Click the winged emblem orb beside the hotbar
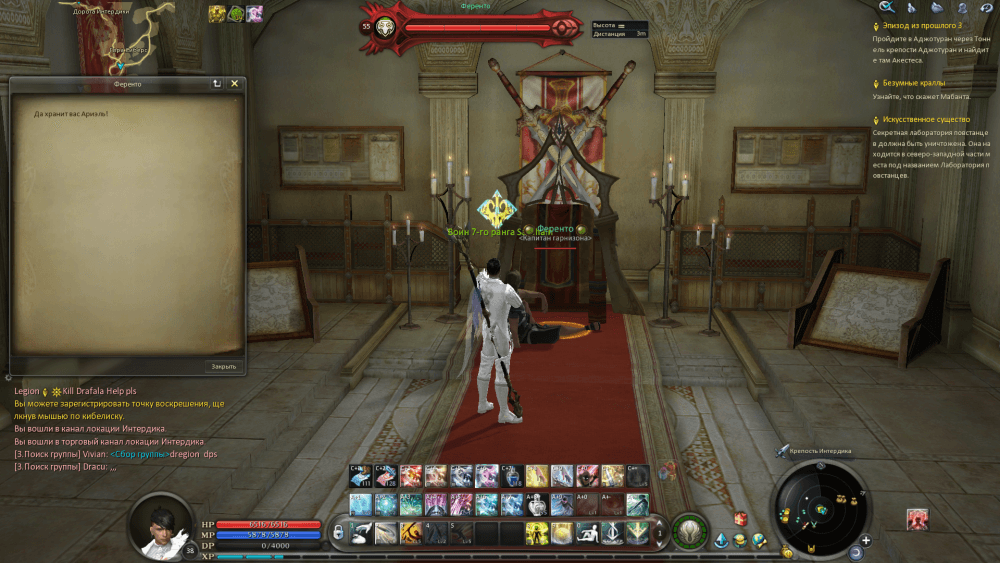Viewport: 1000px width, 563px height. [x=688, y=532]
